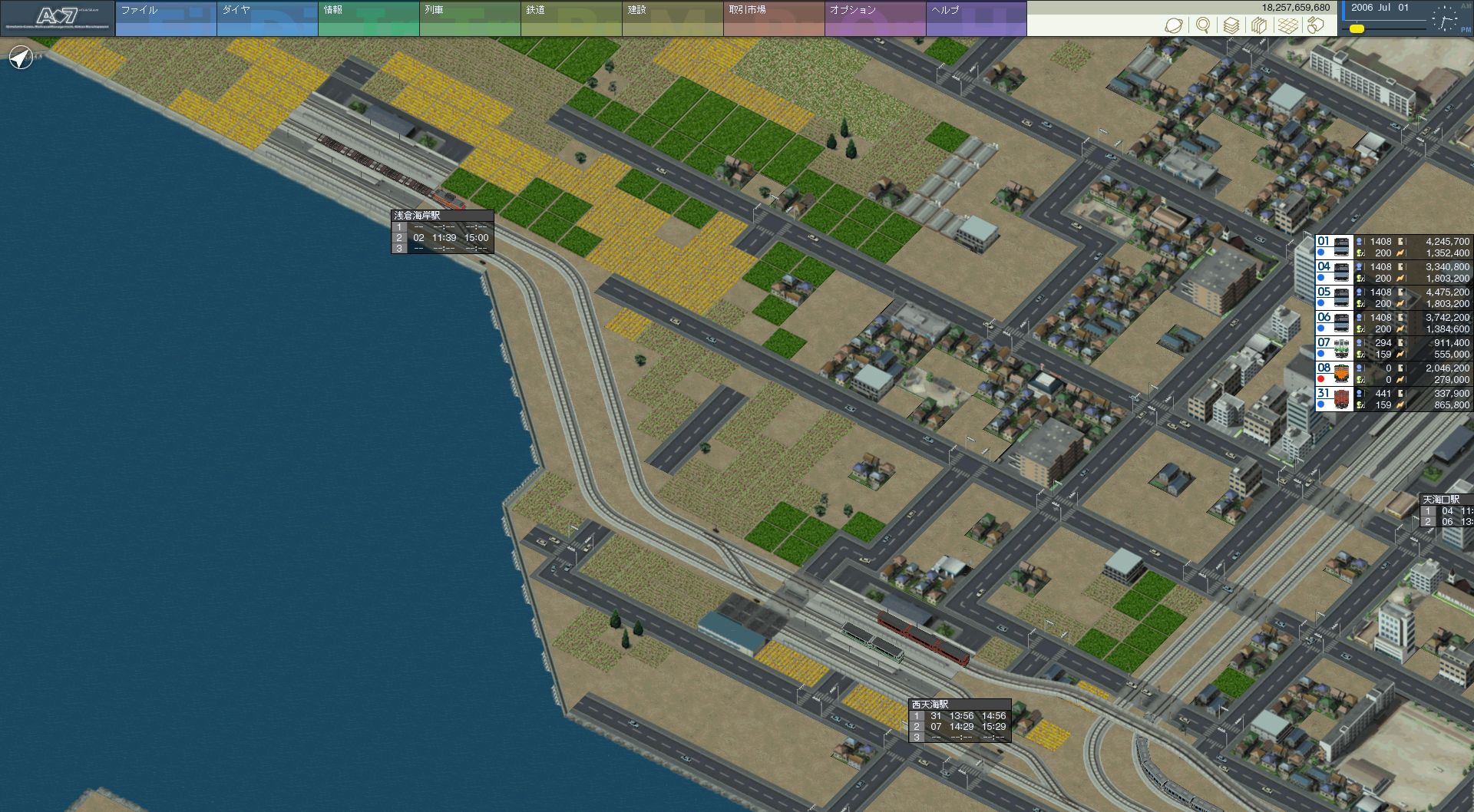The height and width of the screenshot is (812, 1474).
Task: Open the ヘルプ (Help) menu
Action: pyautogui.click(x=976, y=18)
